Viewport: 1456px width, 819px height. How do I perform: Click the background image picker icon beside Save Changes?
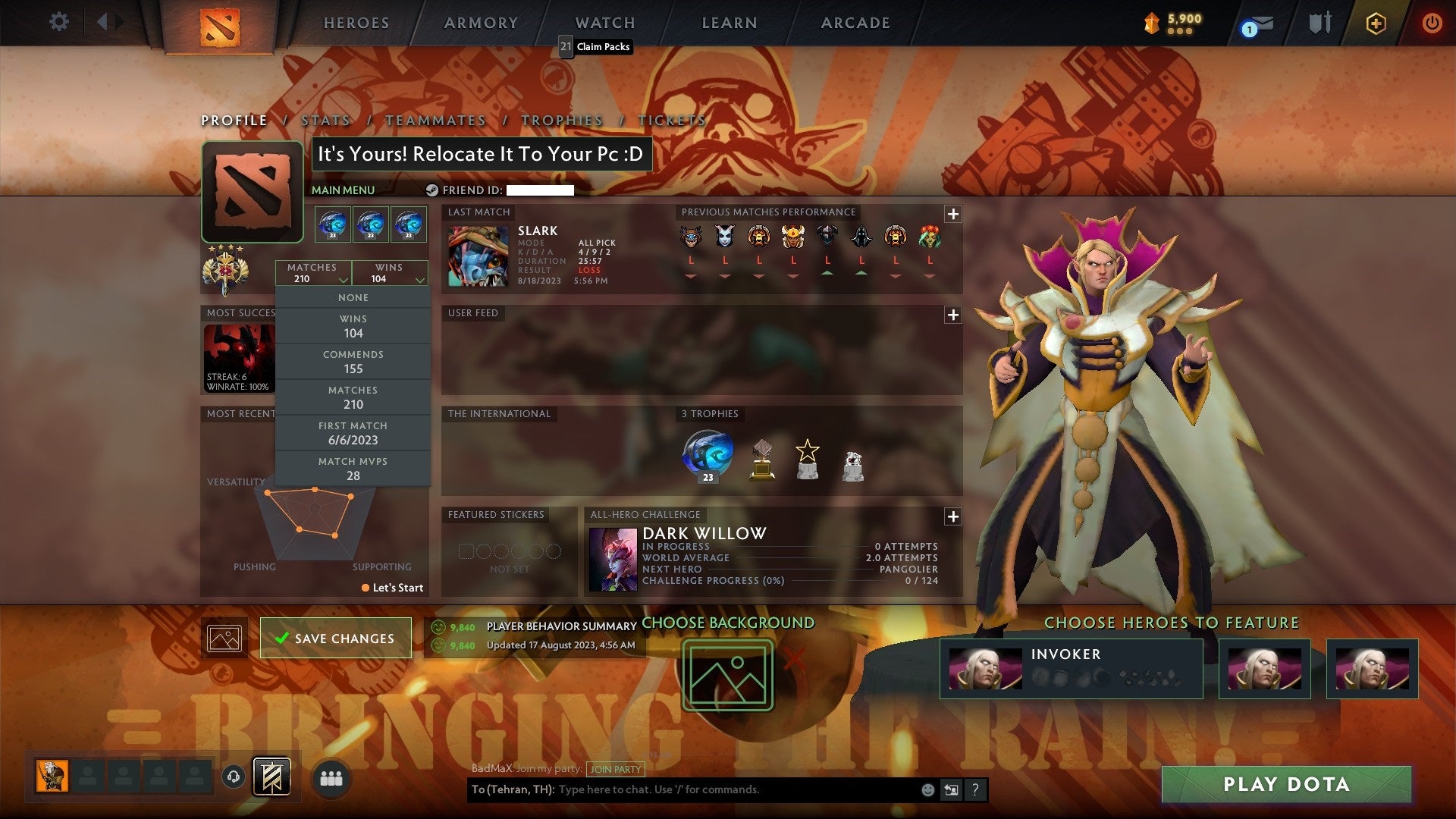(x=223, y=638)
